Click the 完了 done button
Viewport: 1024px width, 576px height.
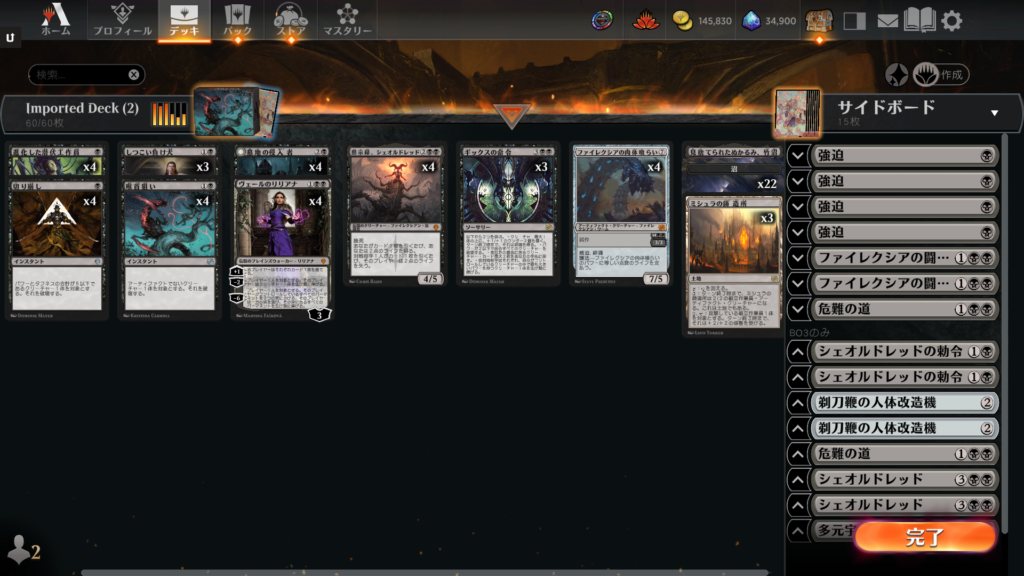tap(925, 537)
